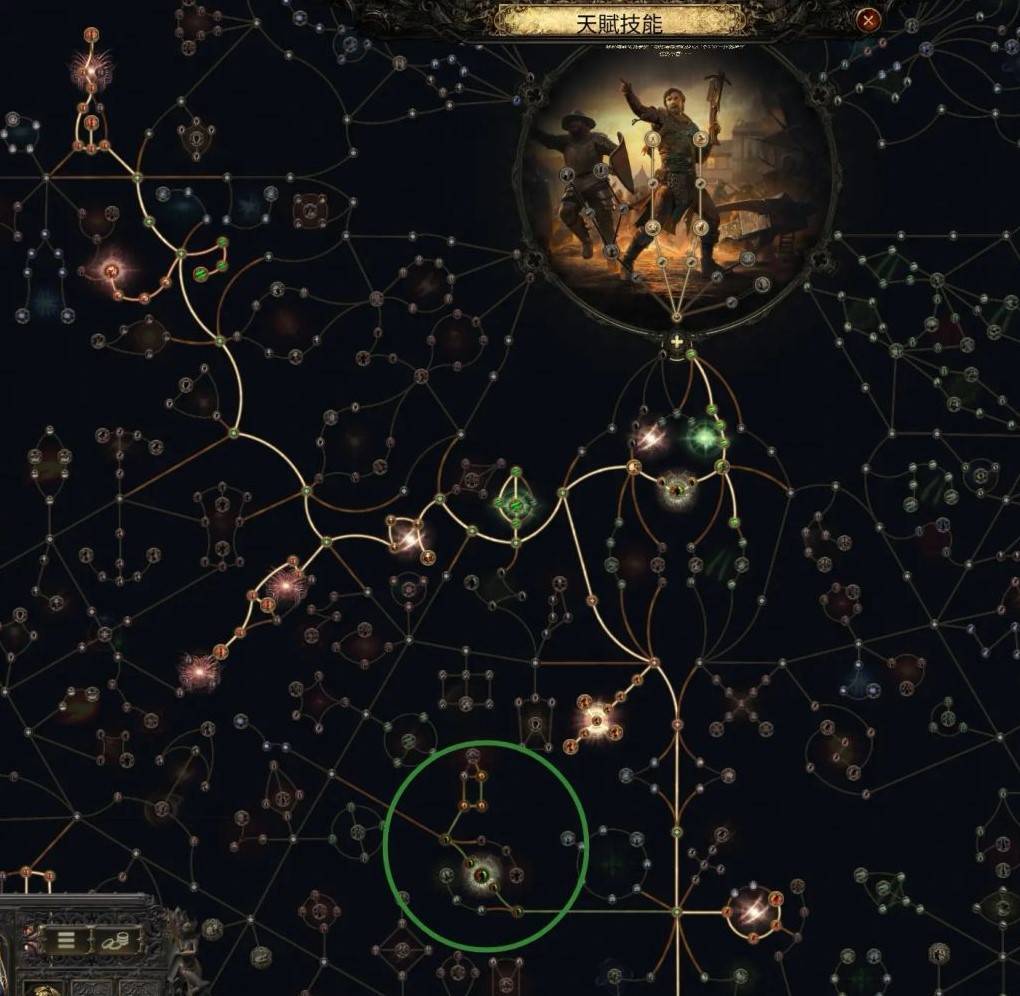
Task: Choose the green glowing notable under the portrait
Action: click(x=705, y=438)
